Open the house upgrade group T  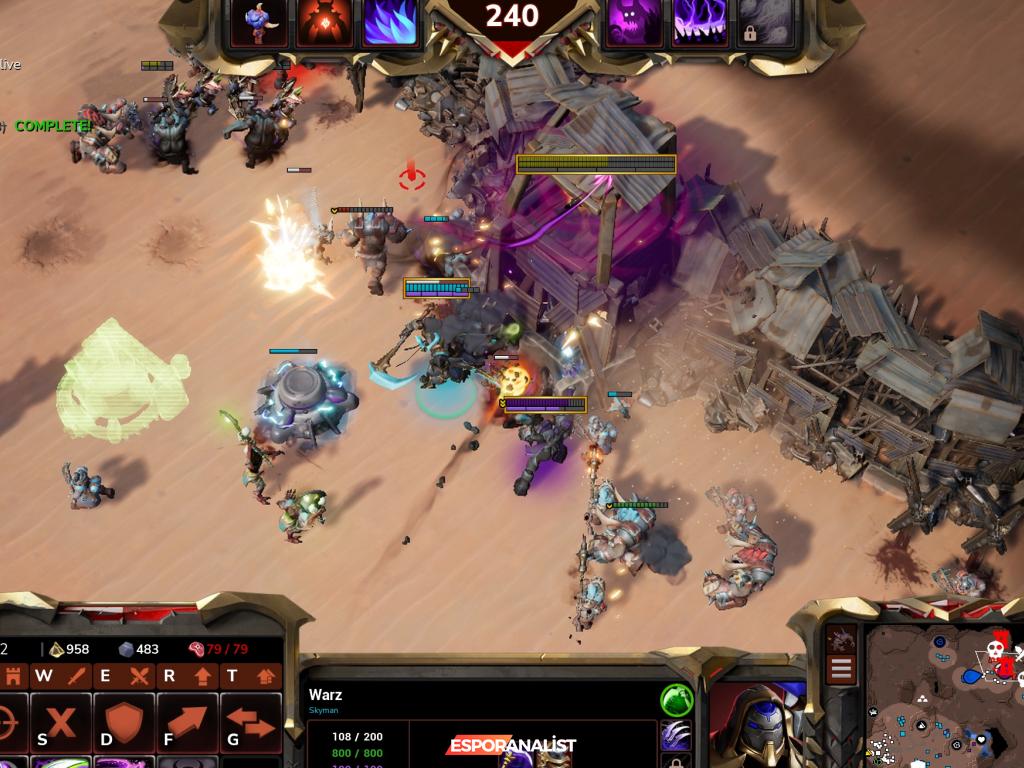coord(250,676)
